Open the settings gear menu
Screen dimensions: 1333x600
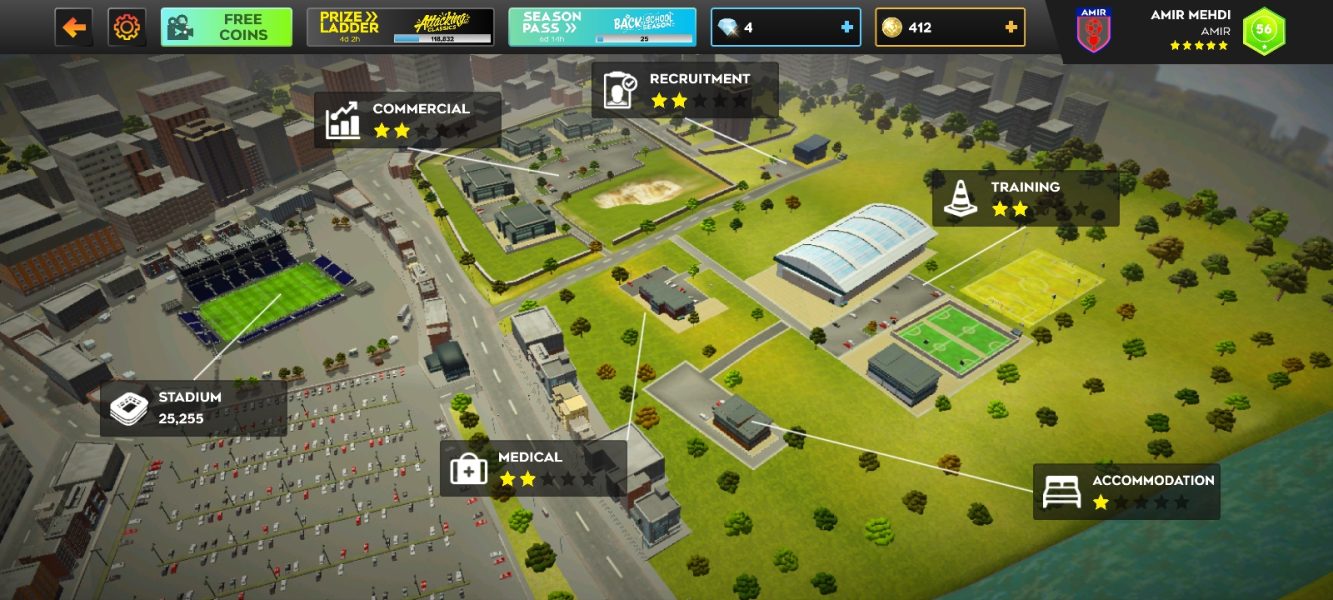coord(127,27)
